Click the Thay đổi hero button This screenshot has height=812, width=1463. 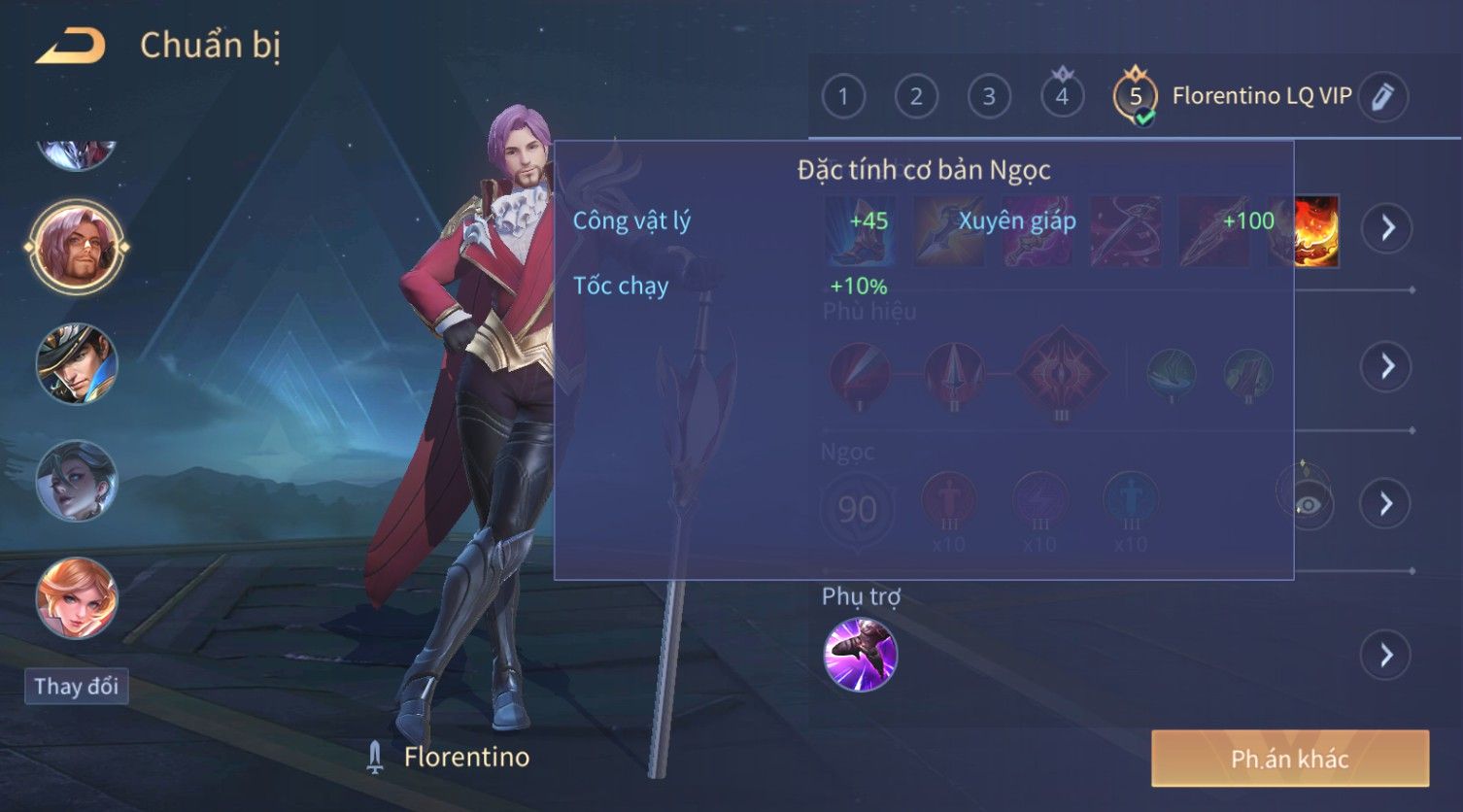(x=76, y=687)
